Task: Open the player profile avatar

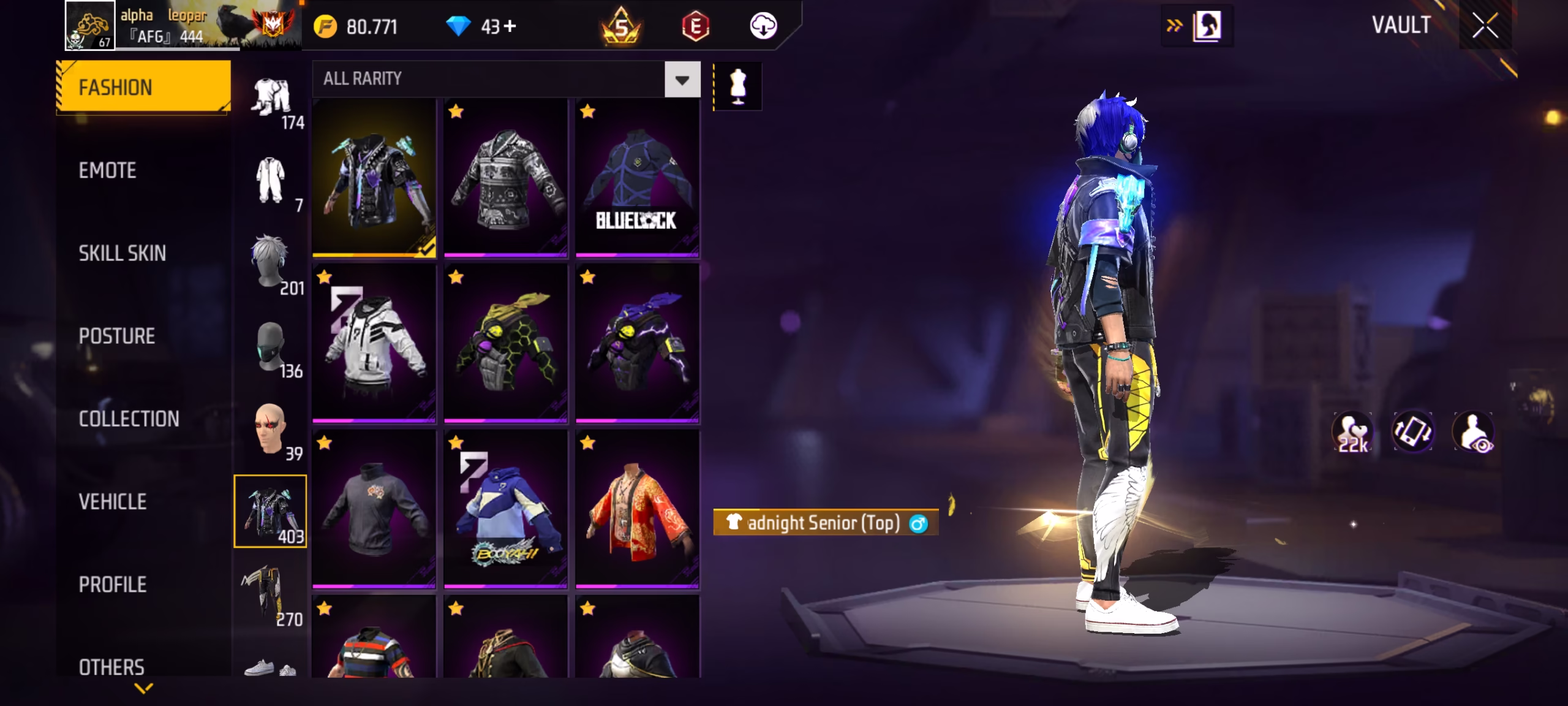Action: (90, 26)
